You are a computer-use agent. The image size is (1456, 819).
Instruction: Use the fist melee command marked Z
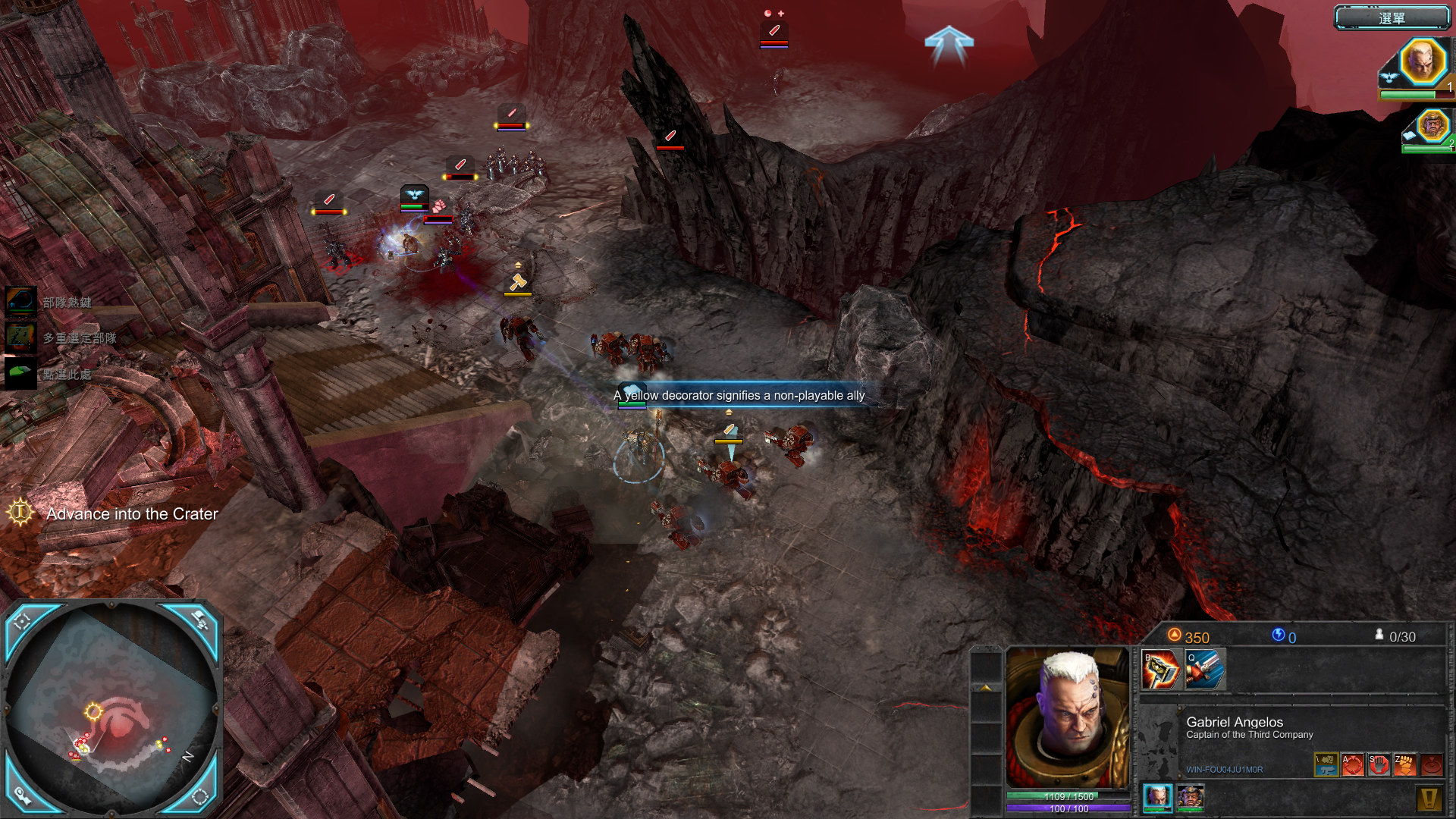point(1404,764)
